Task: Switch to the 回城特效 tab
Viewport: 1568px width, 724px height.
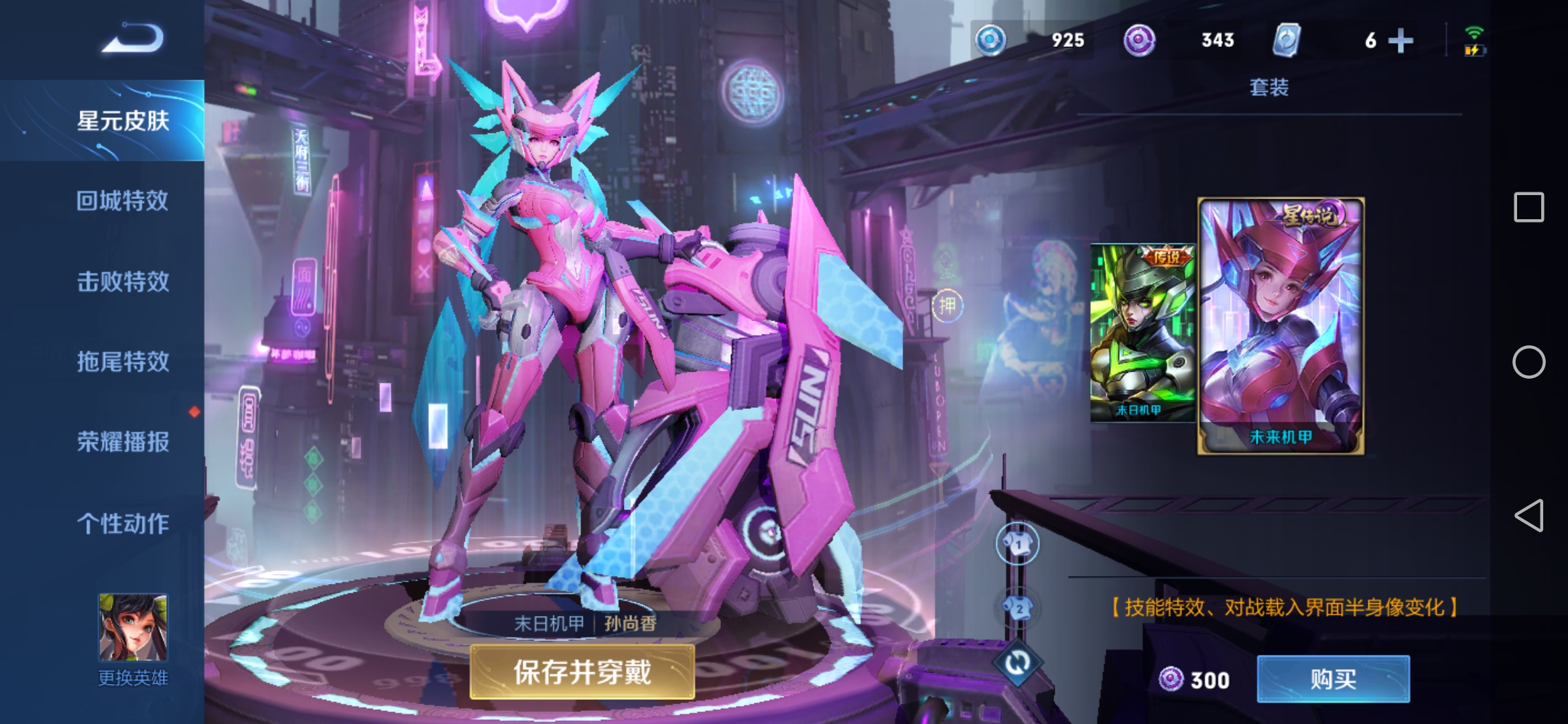Action: coord(123,201)
